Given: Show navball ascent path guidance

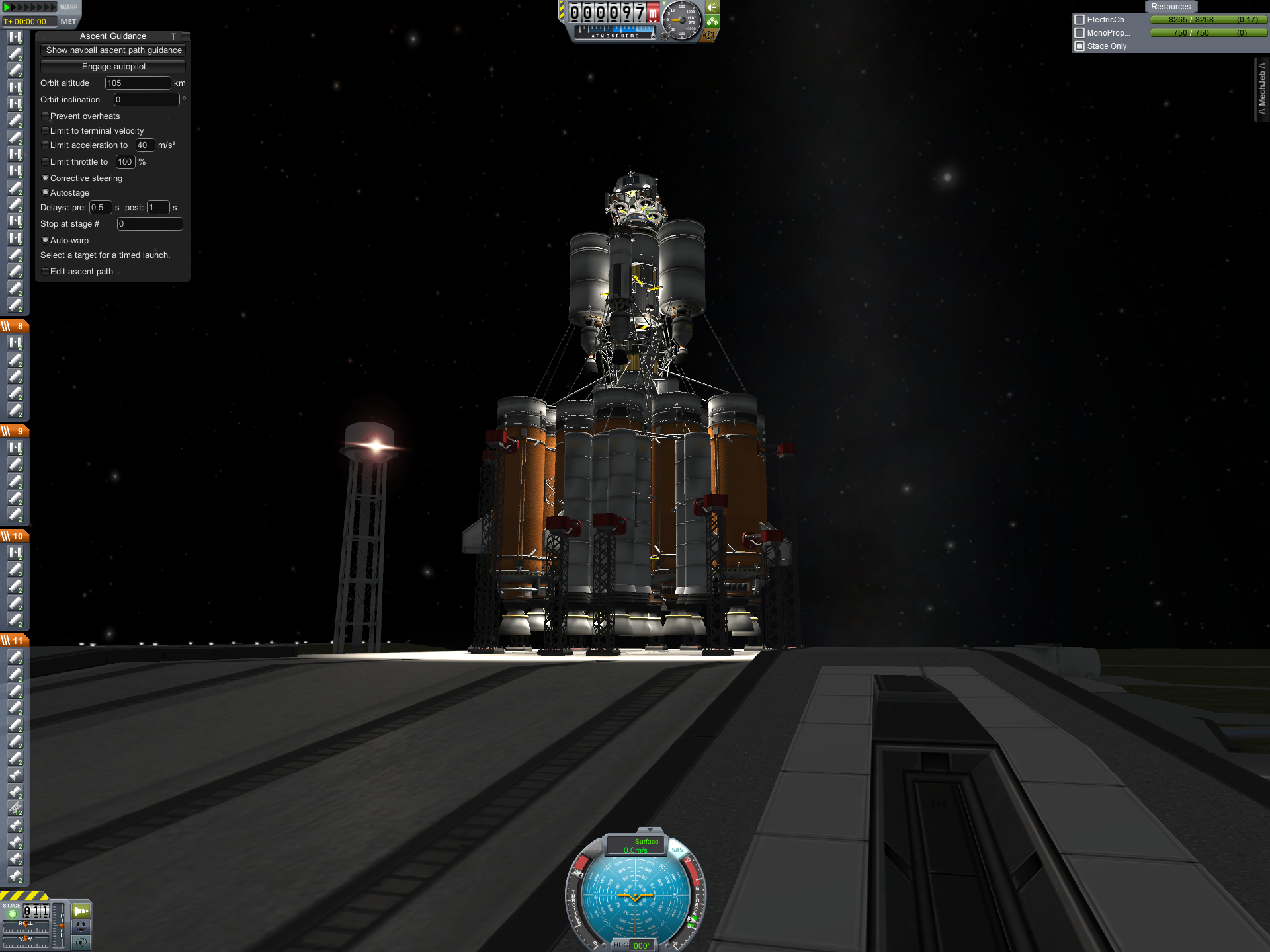Looking at the screenshot, I should pos(113,50).
